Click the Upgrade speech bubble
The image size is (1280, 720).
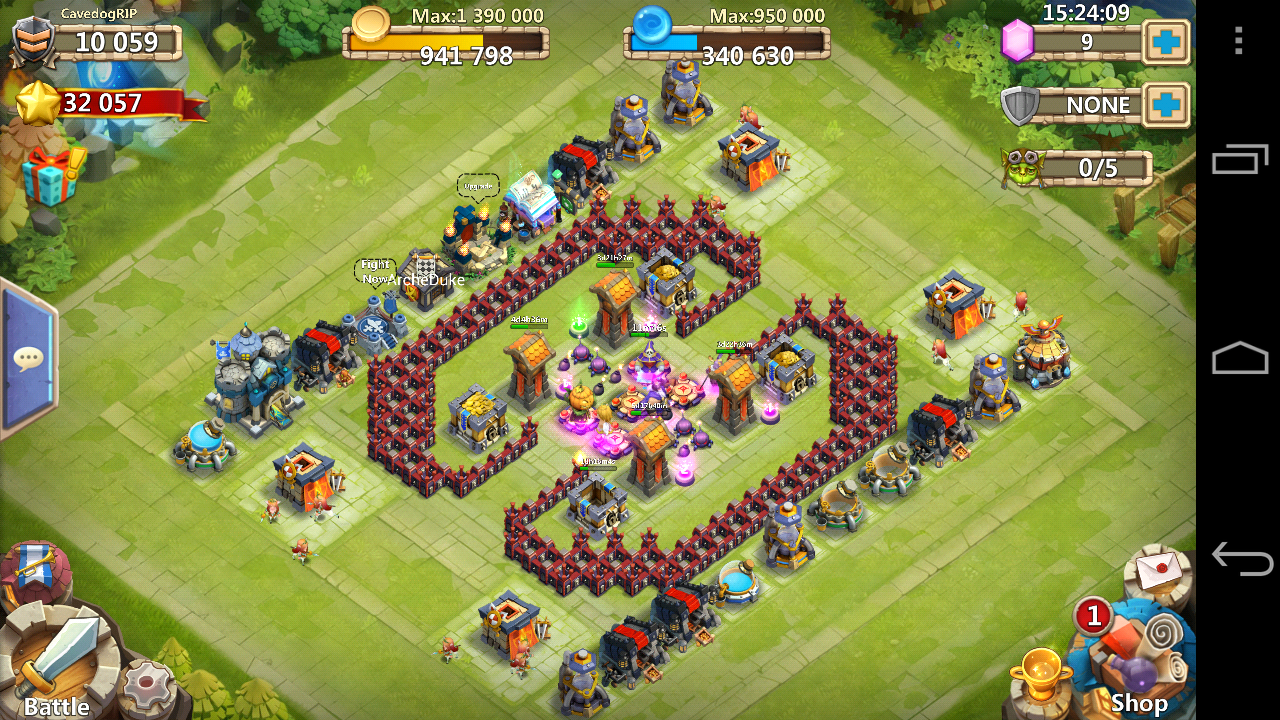coord(477,186)
